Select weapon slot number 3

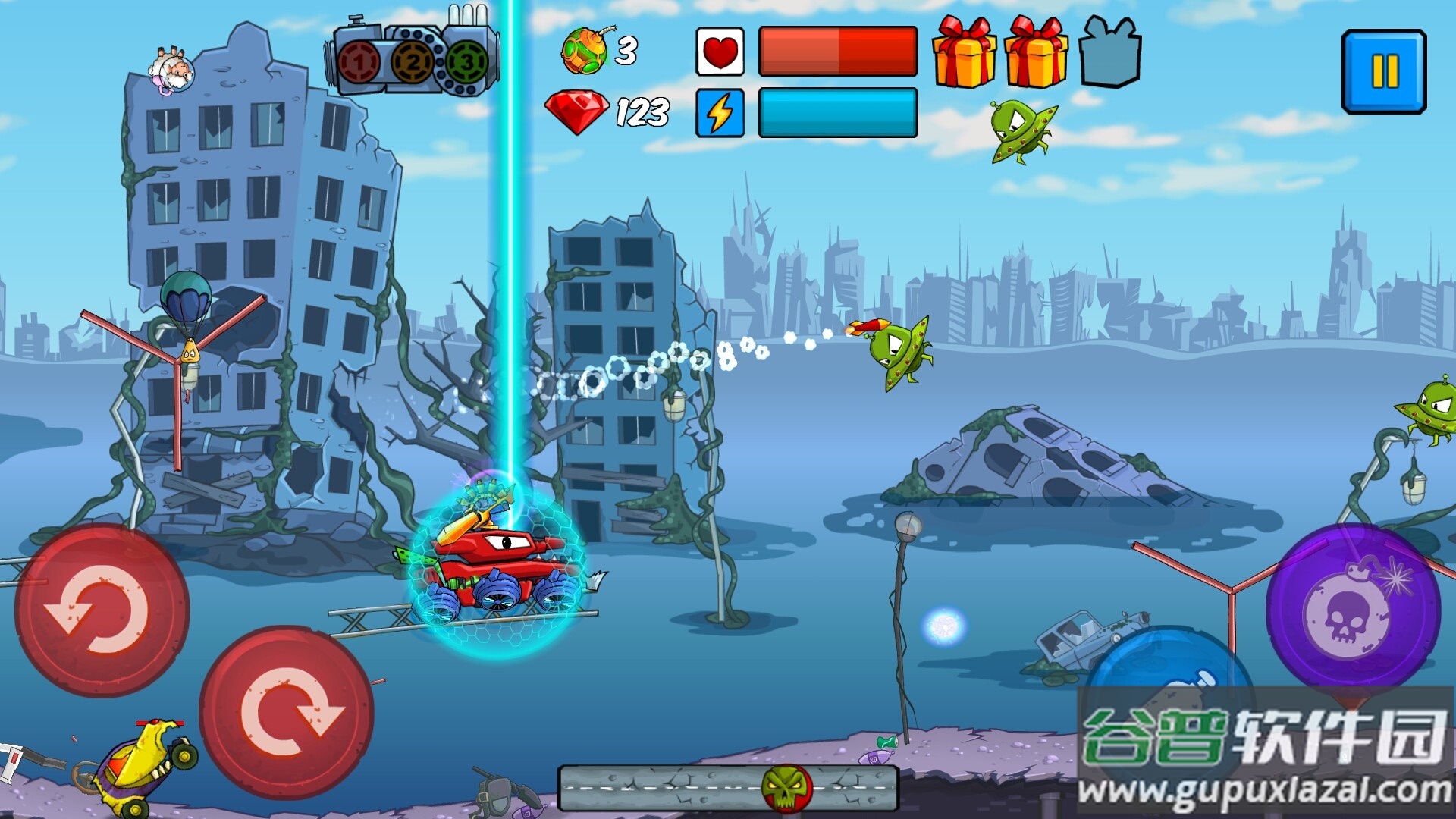point(466,62)
